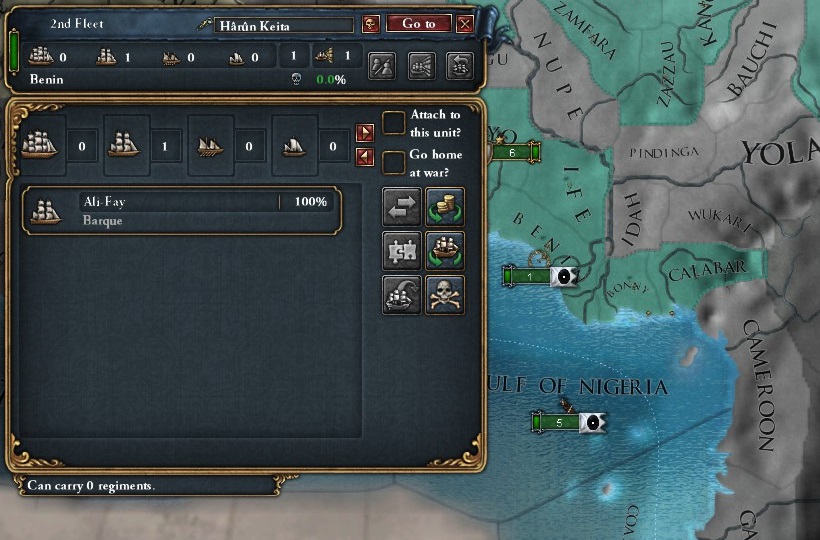Select the admiral Hârûn Keita field
Screen dimensions: 820x540
(284, 25)
